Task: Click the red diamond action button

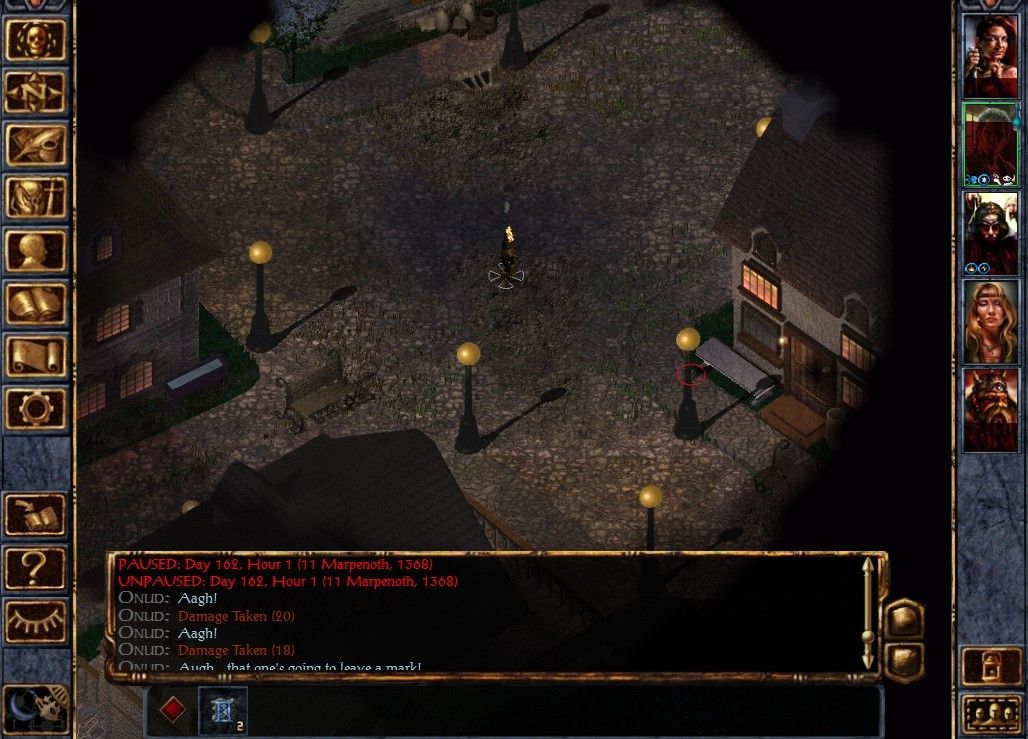Action: 174,709
